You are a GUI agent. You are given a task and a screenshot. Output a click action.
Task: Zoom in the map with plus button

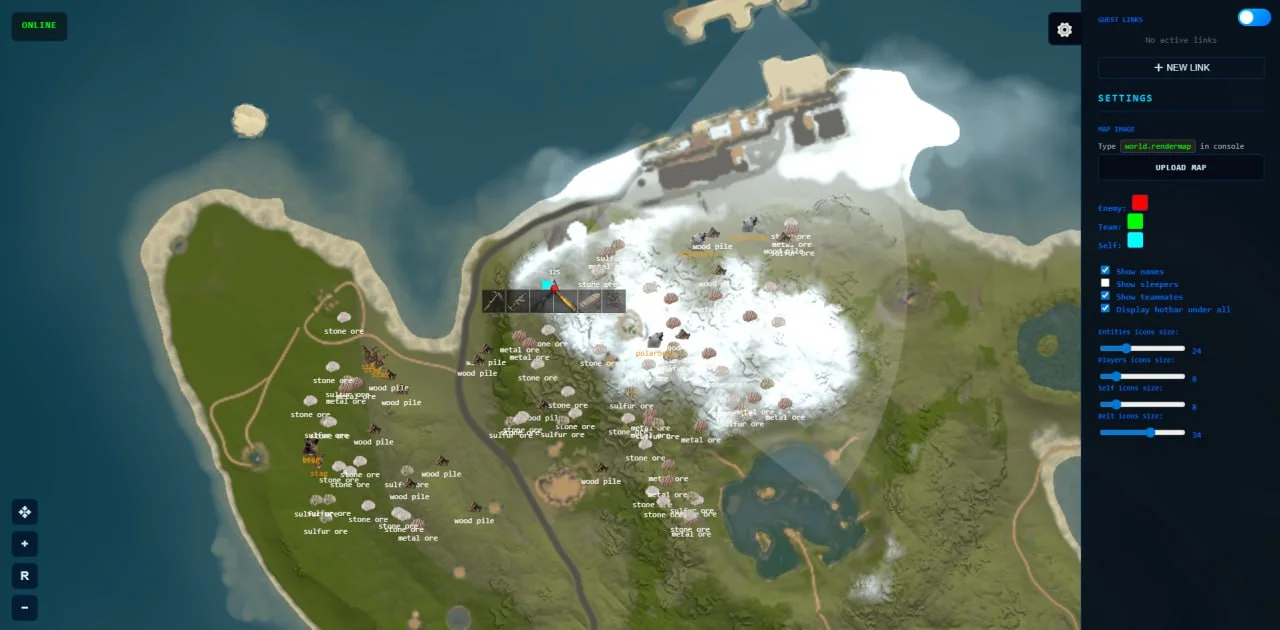(x=24, y=544)
